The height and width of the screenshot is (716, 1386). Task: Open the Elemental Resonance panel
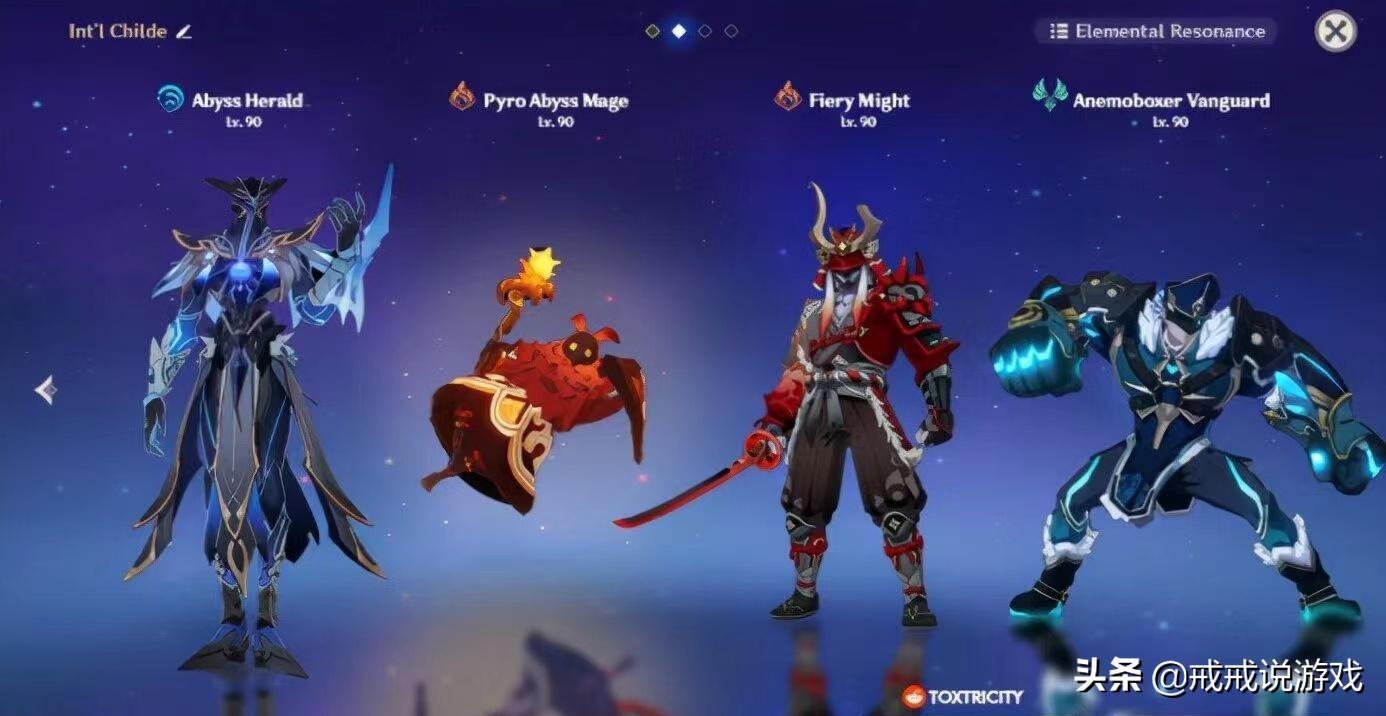[1156, 31]
